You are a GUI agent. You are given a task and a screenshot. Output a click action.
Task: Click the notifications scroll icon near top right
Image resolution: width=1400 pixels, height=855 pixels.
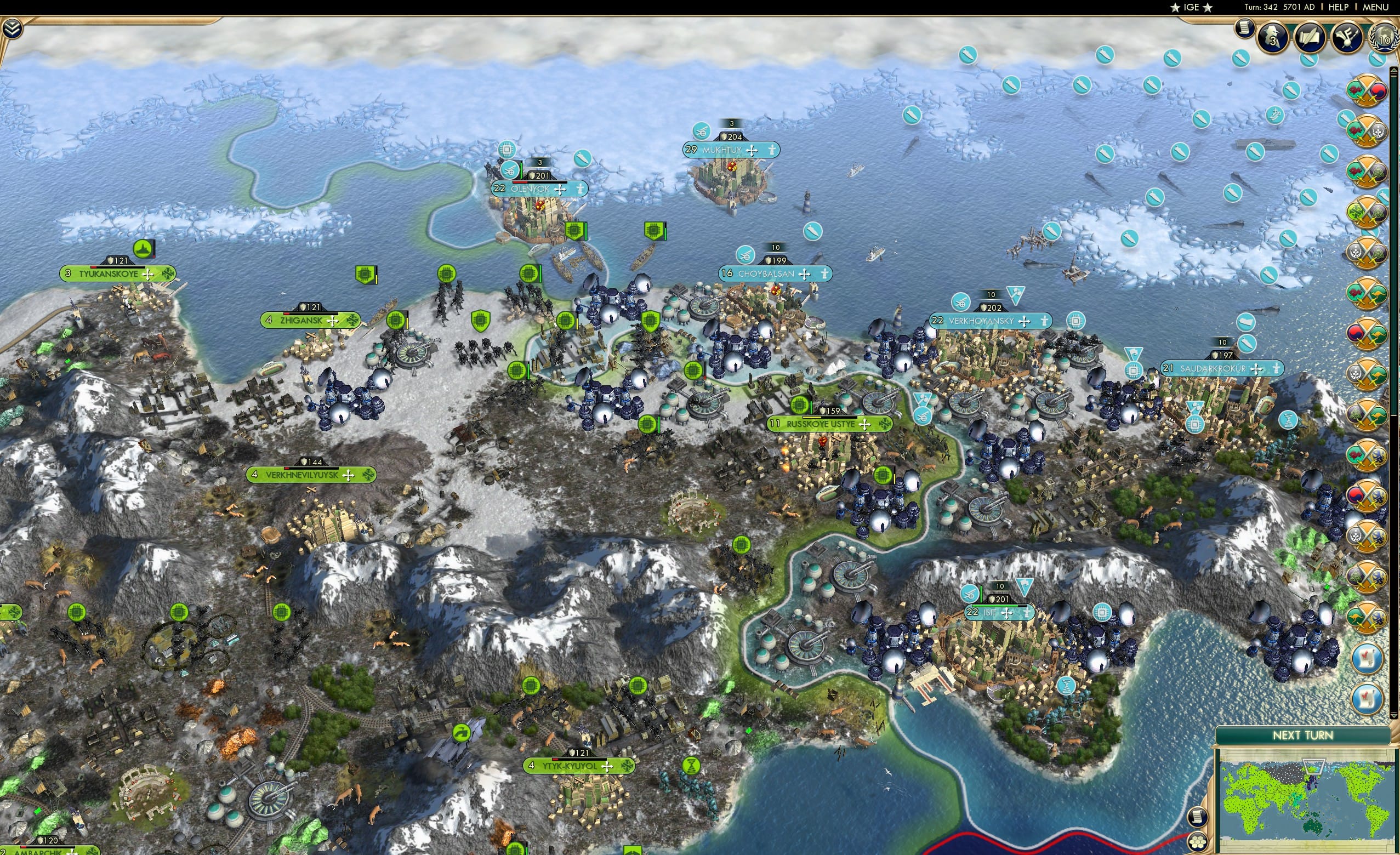click(1245, 29)
